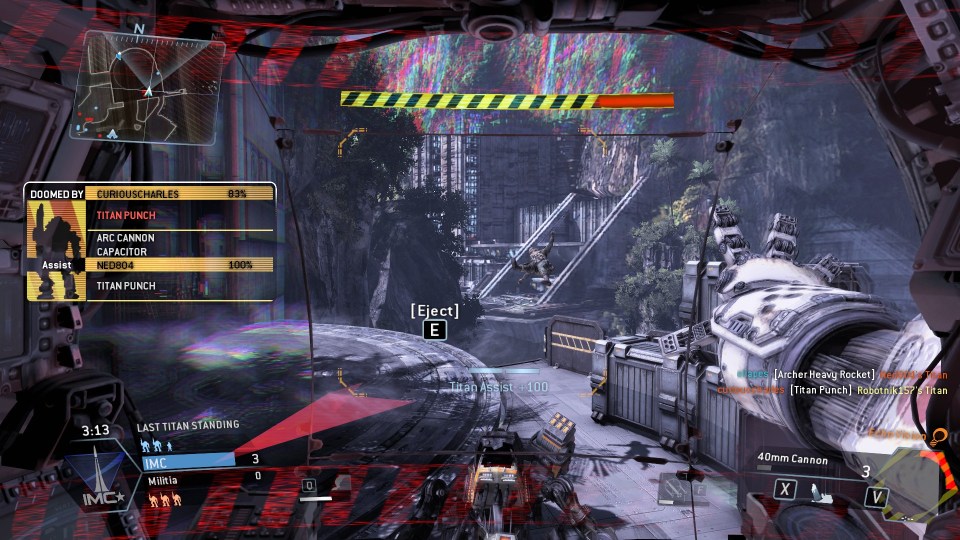The height and width of the screenshot is (540, 960).
Task: Click the orange lightbulb icon
Action: point(938,436)
